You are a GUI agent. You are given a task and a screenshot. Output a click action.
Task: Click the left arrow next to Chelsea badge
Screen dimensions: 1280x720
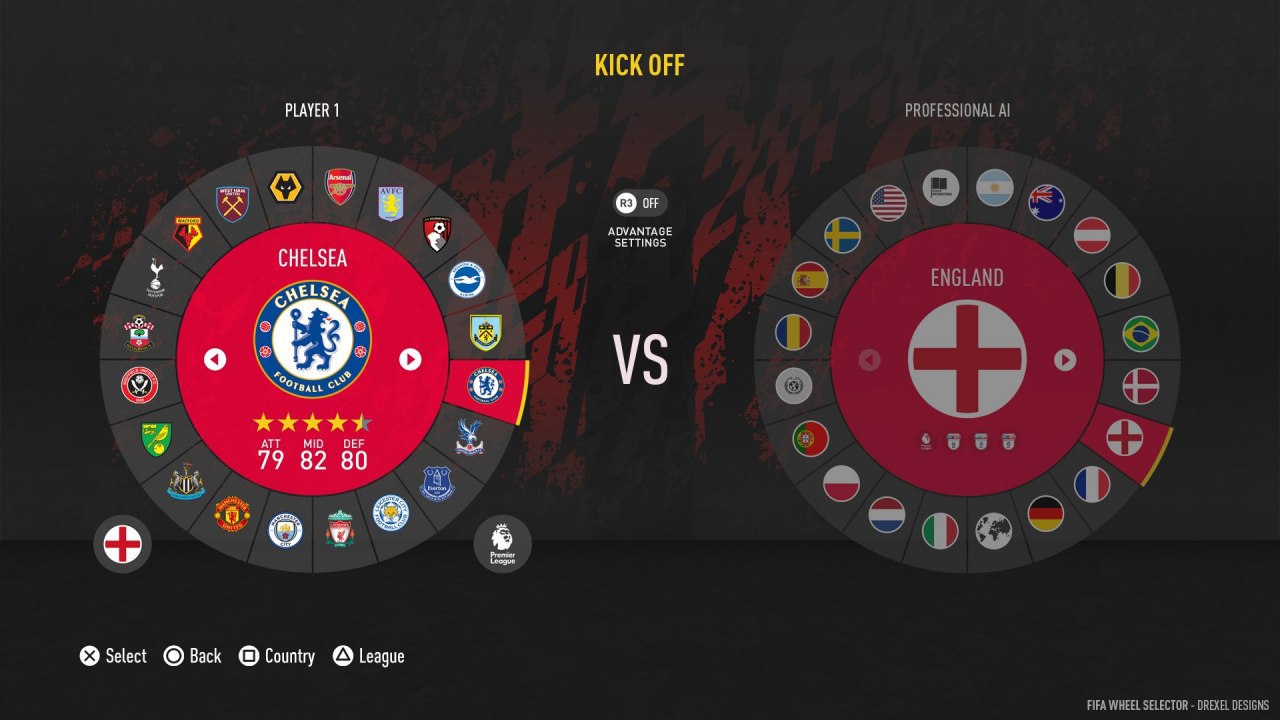215,359
